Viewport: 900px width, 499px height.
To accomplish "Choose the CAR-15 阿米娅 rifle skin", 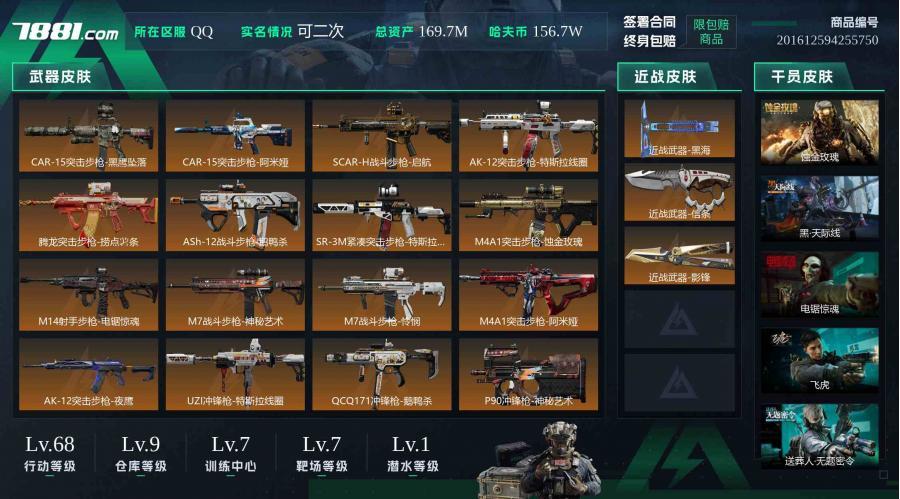I will 236,135.
